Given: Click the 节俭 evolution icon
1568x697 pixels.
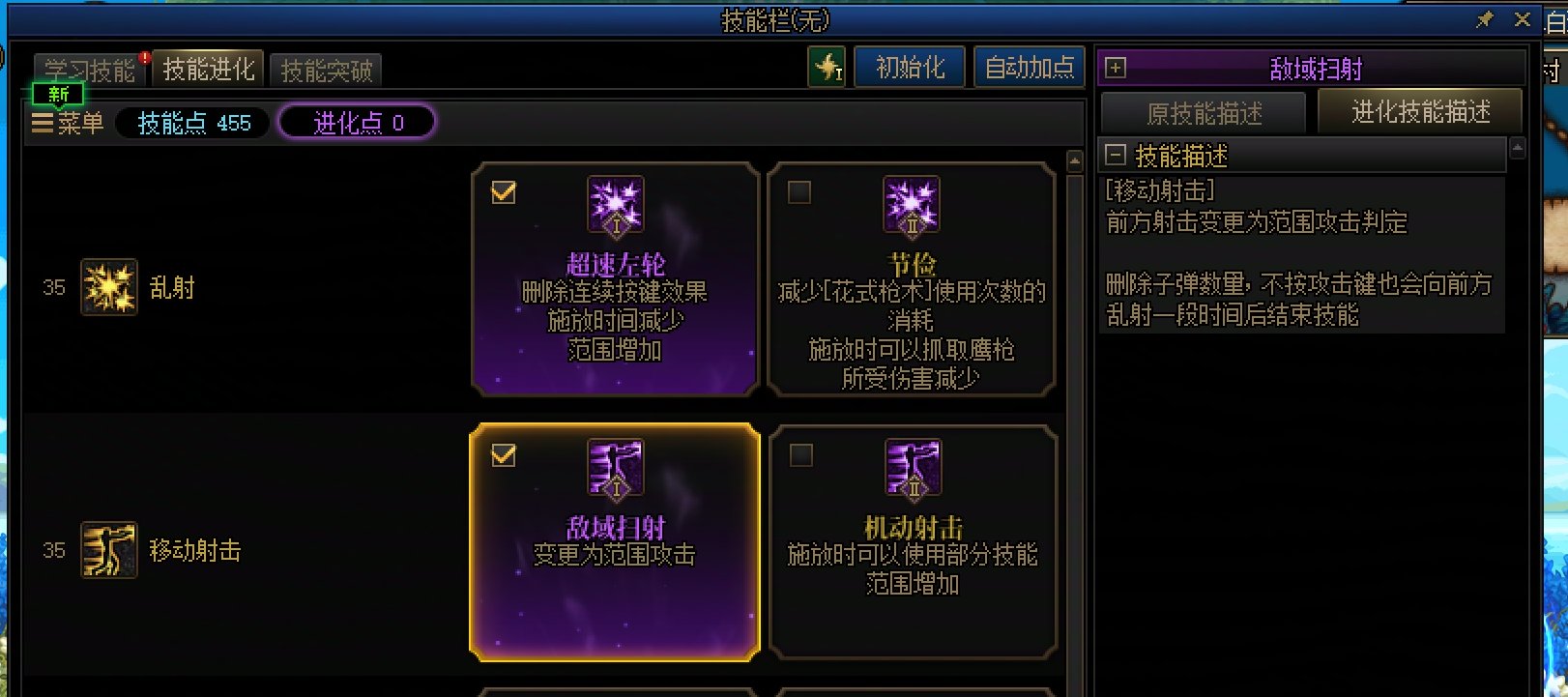Looking at the screenshot, I should (x=912, y=206).
